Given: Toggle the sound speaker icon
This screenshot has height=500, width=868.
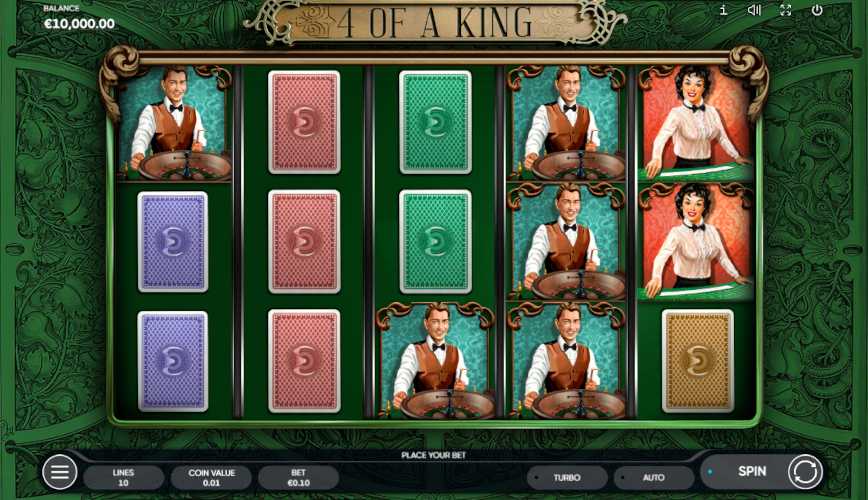Looking at the screenshot, I should tap(754, 10).
